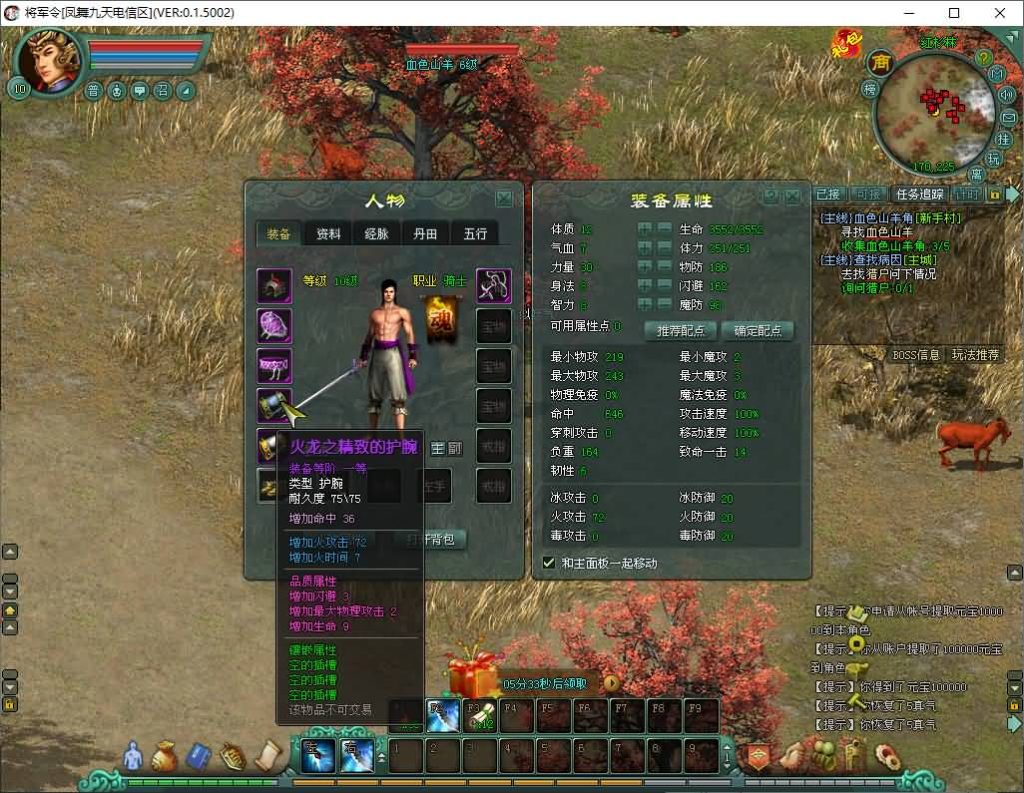Open the money pouch bag icon
The width and height of the screenshot is (1024, 793).
click(x=164, y=757)
